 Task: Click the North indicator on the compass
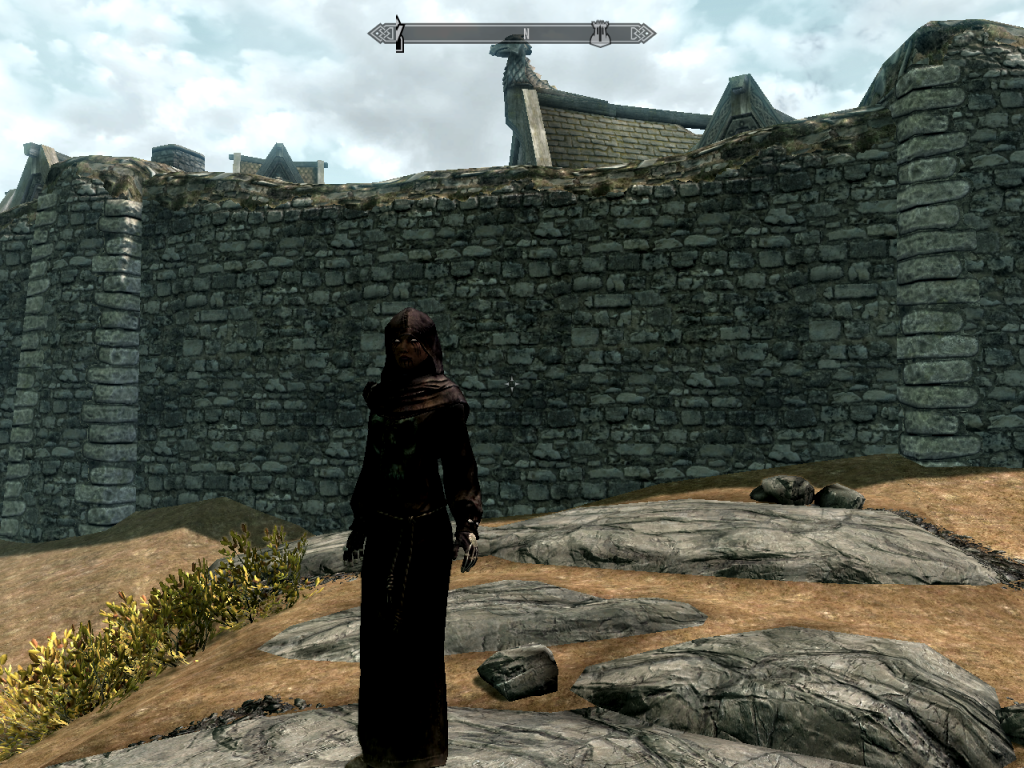coord(526,33)
